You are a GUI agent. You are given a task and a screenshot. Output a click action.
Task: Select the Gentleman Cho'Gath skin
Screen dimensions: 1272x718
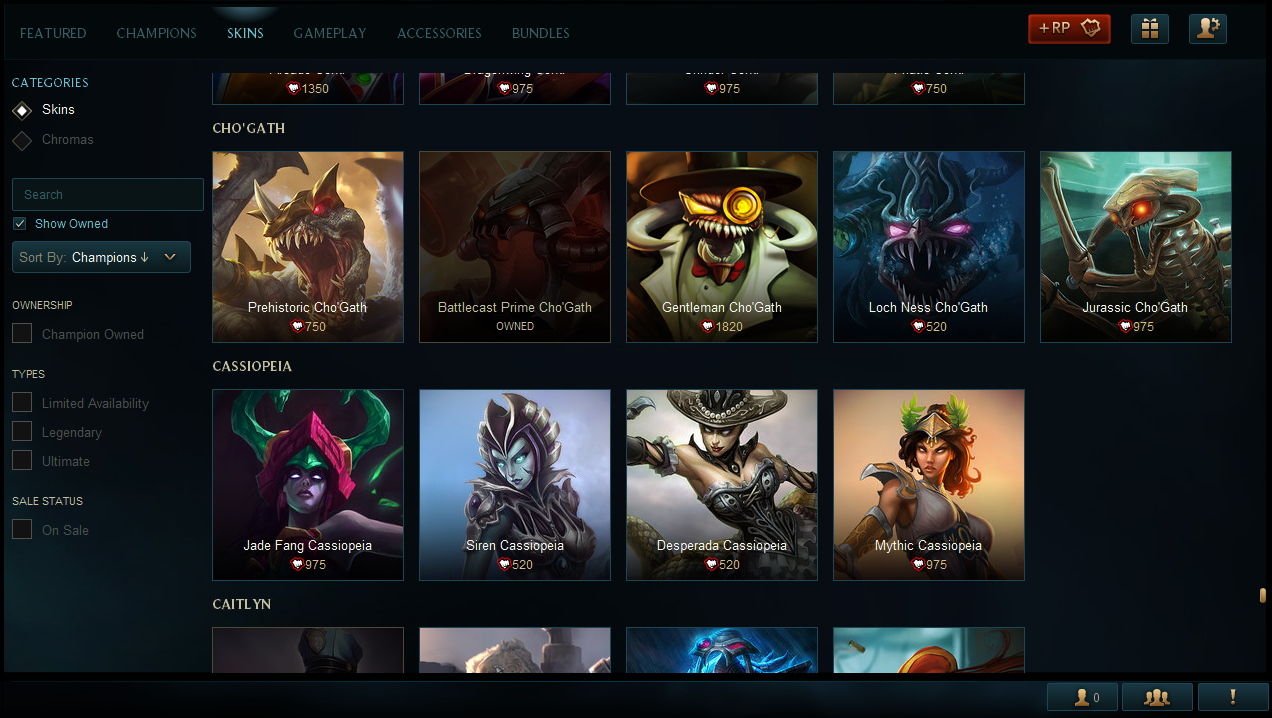[722, 246]
